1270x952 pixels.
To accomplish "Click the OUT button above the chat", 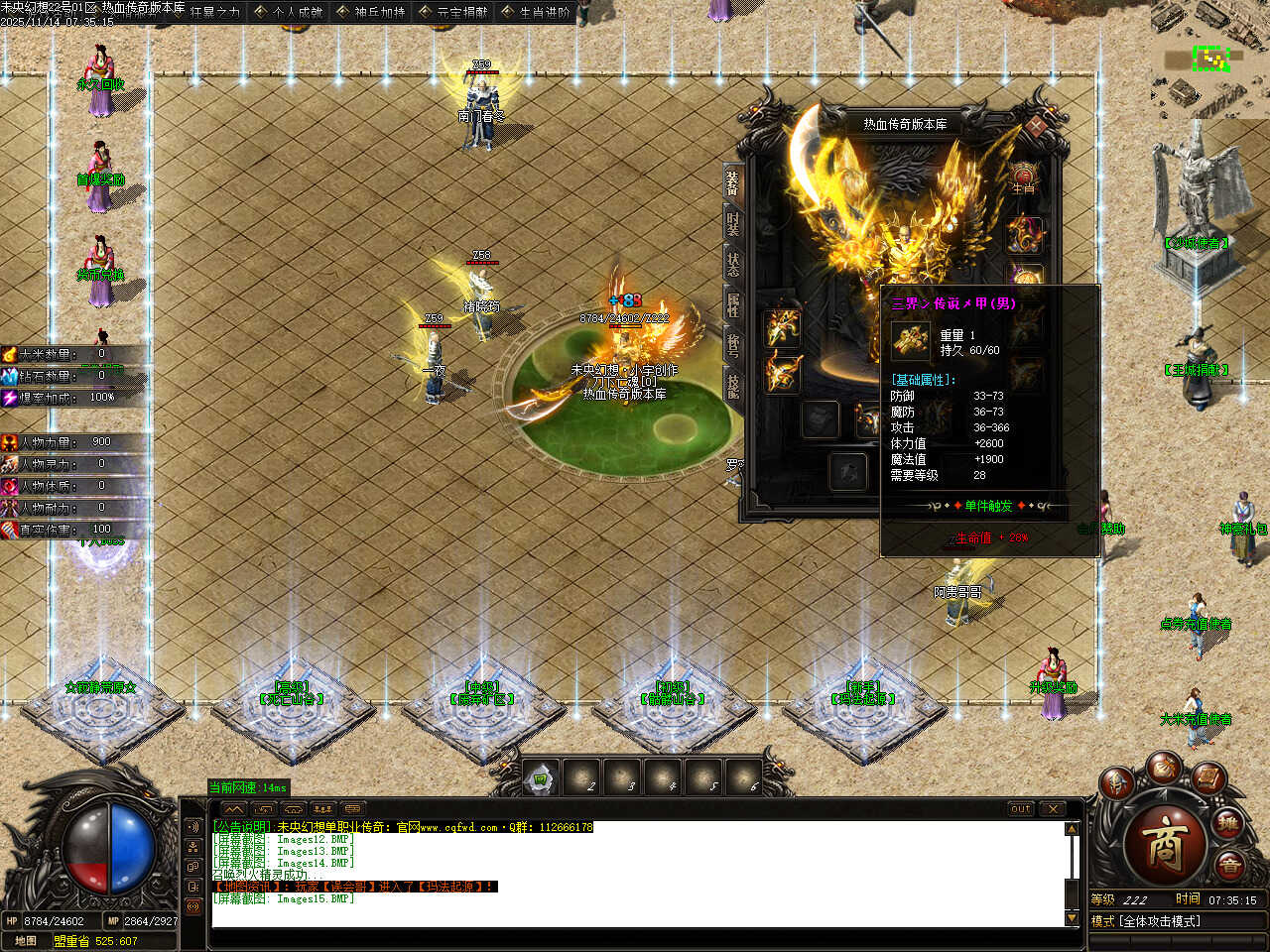I will (x=1021, y=809).
